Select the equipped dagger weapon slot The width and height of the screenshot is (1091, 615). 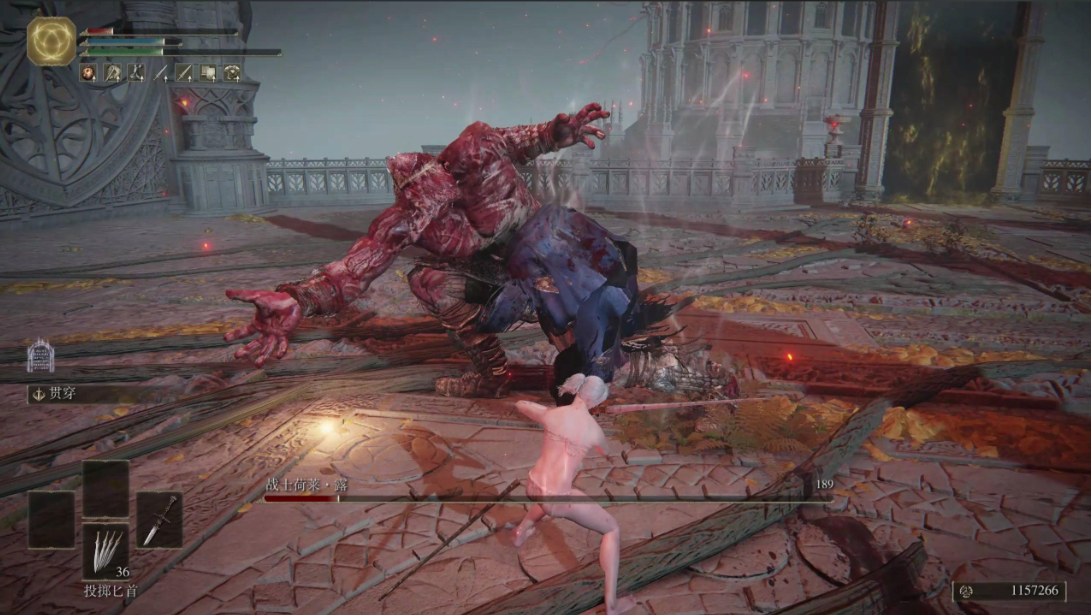[x=159, y=519]
